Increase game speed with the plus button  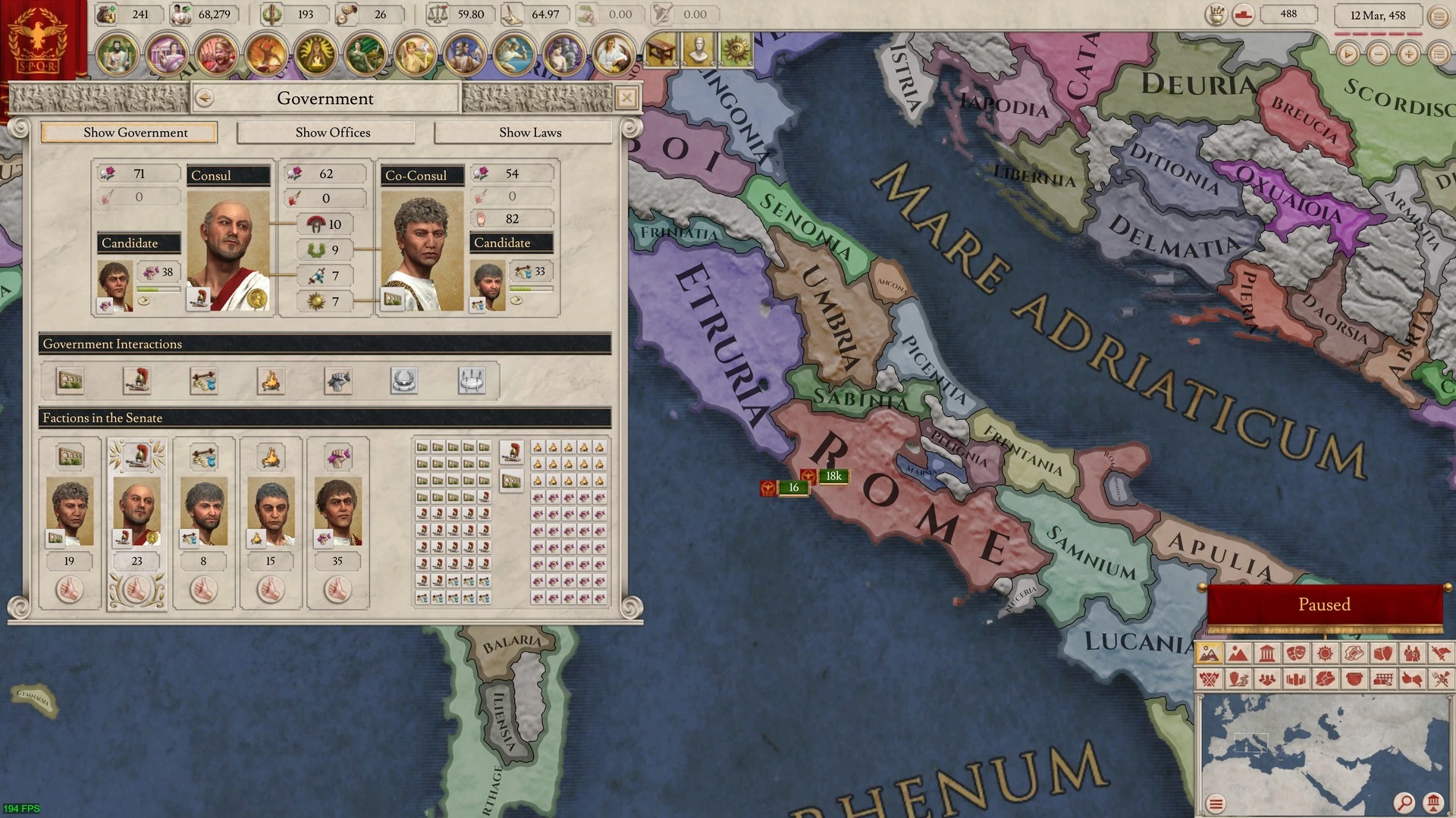(x=1408, y=54)
